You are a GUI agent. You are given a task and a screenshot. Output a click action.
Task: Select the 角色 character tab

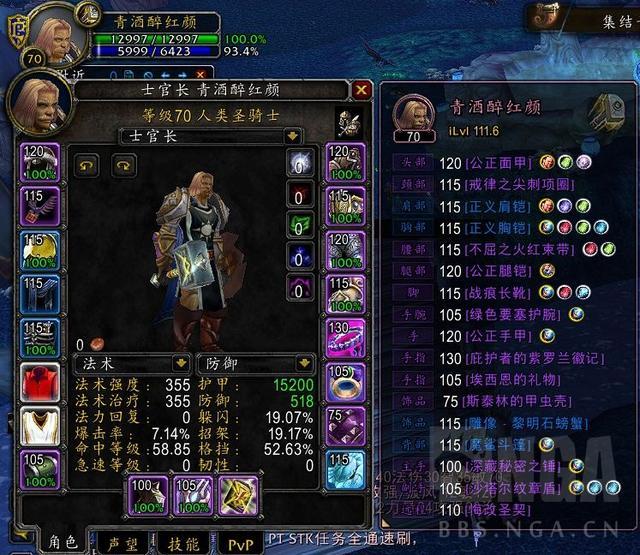(x=63, y=541)
